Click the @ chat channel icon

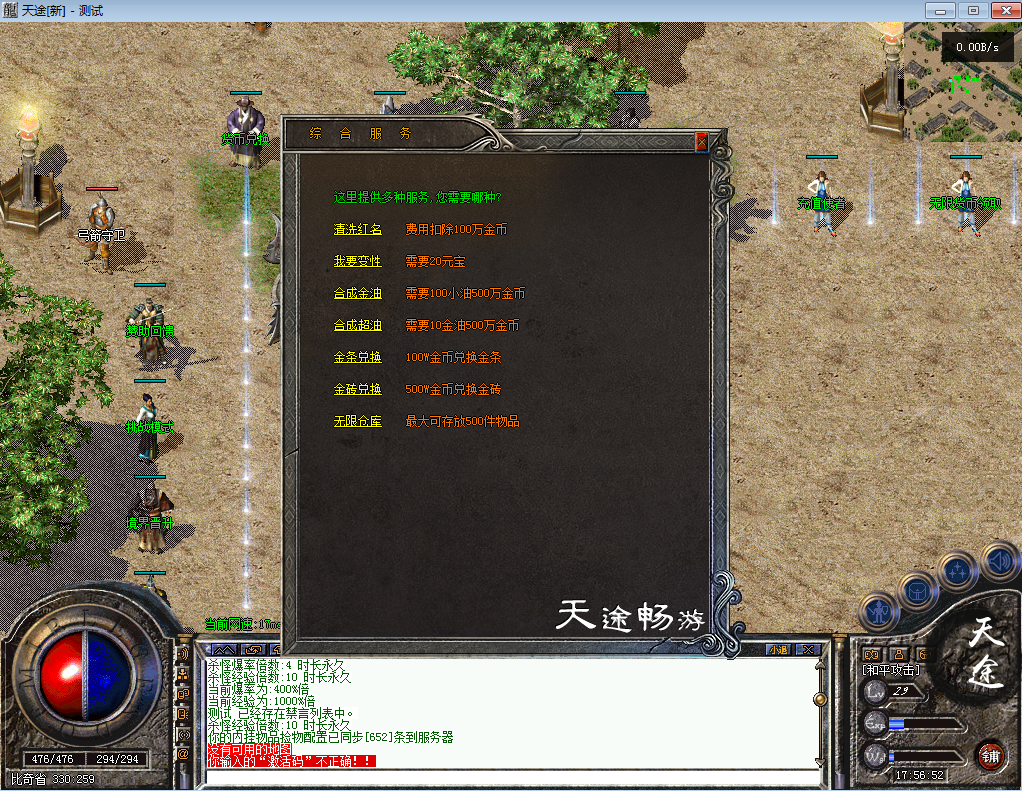tap(183, 754)
